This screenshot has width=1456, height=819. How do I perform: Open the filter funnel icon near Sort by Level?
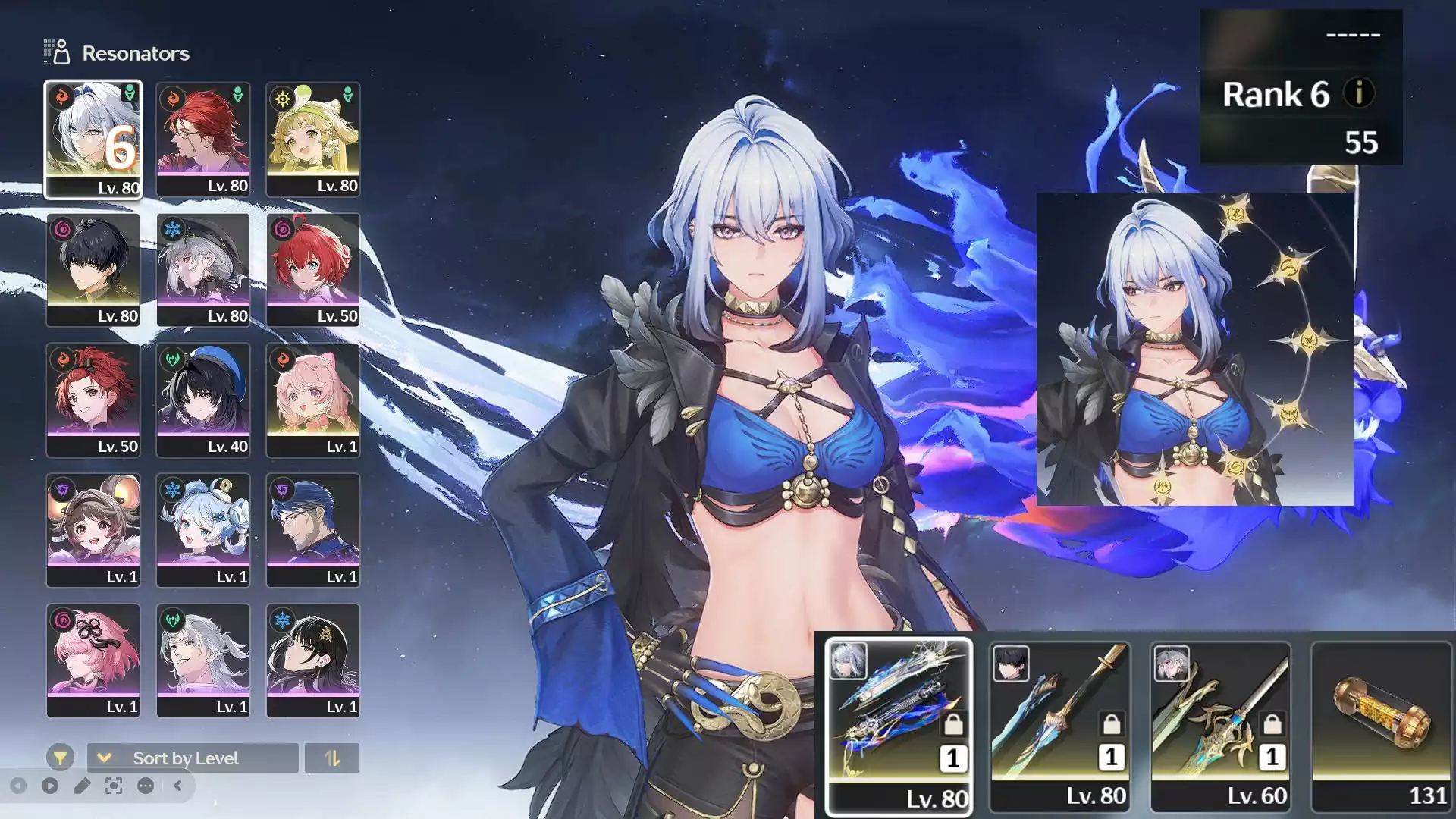point(60,758)
